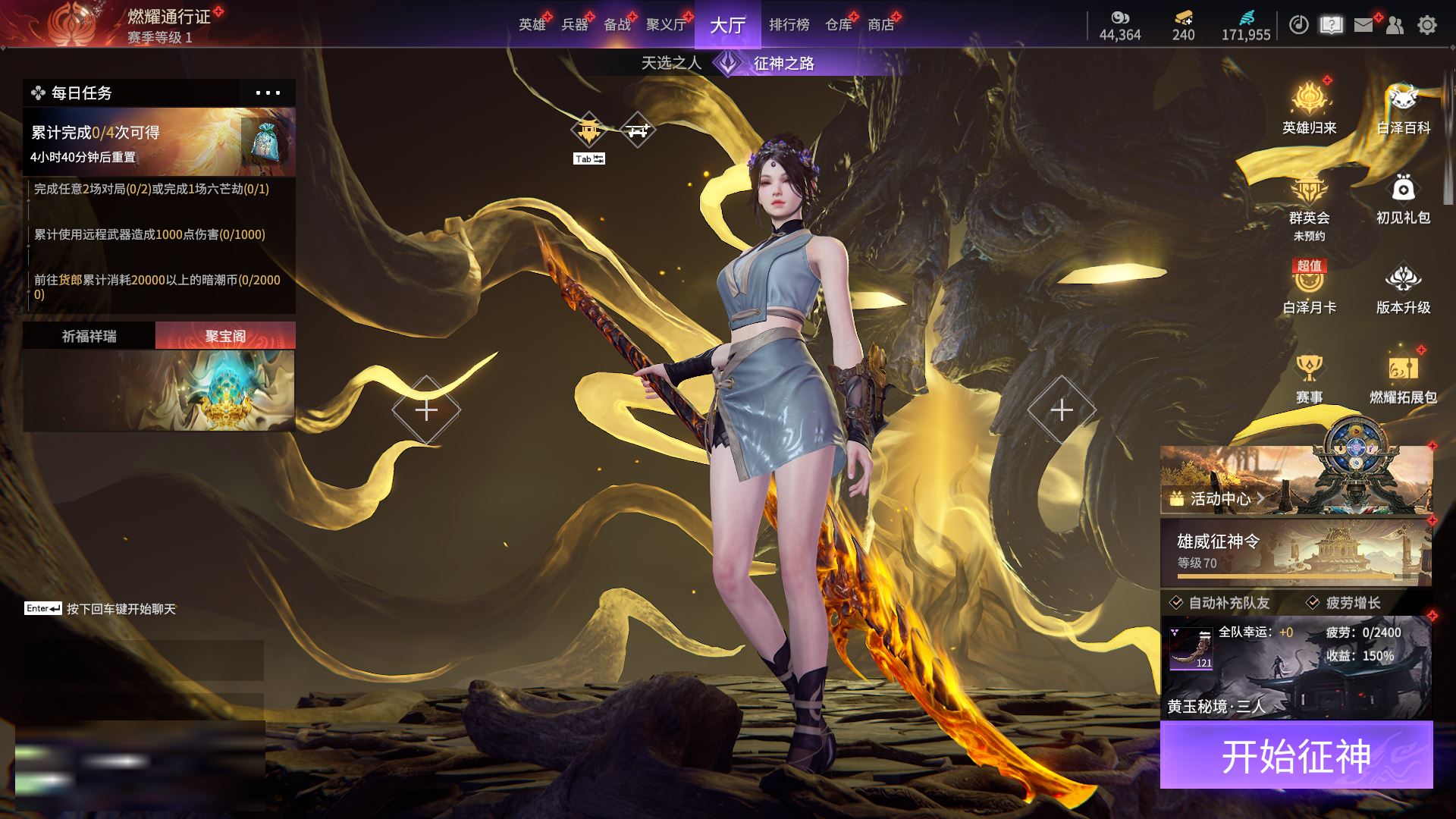Start the match with 开始征神 button
The width and height of the screenshot is (1456, 819).
click(x=1296, y=755)
